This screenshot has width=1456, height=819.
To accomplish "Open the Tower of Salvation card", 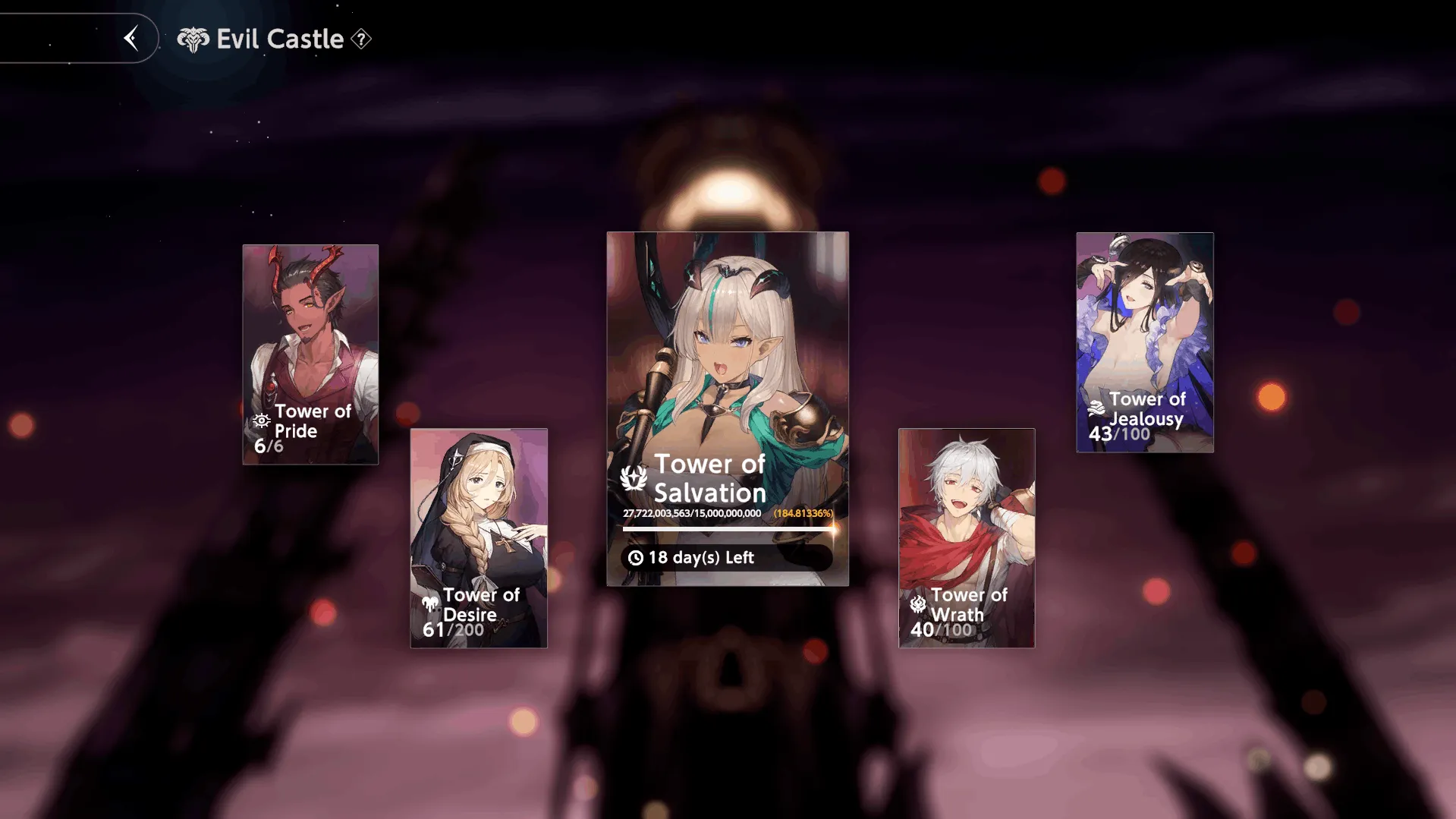I will click(x=727, y=408).
